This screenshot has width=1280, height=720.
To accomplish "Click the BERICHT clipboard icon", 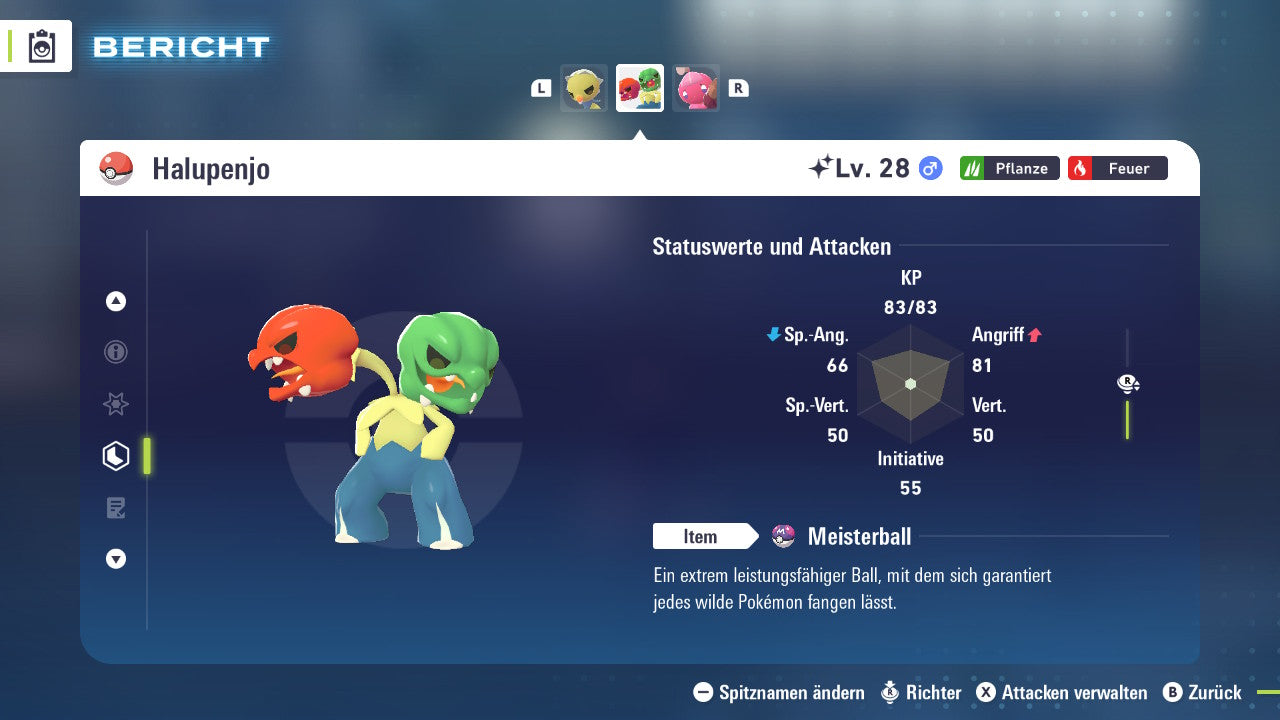I will pyautogui.click(x=40, y=46).
